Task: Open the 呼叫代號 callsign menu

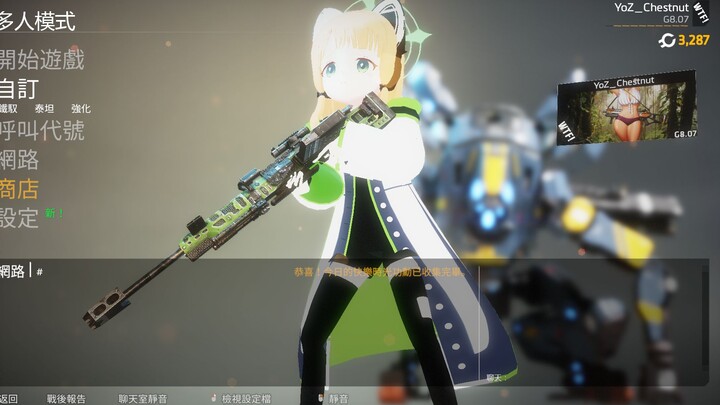Action: (x=41, y=130)
